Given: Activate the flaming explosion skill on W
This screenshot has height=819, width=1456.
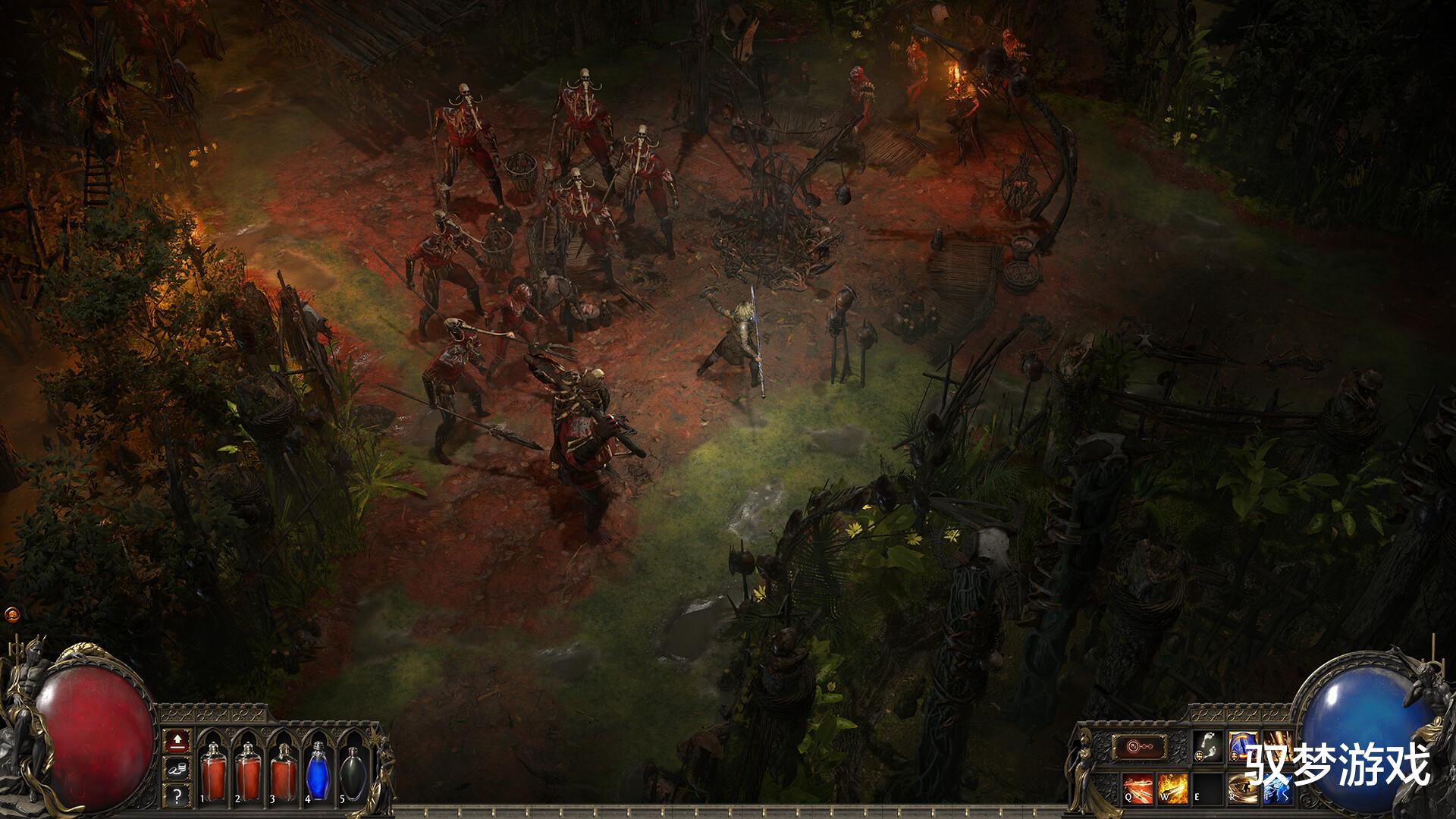Looking at the screenshot, I should click(1172, 787).
